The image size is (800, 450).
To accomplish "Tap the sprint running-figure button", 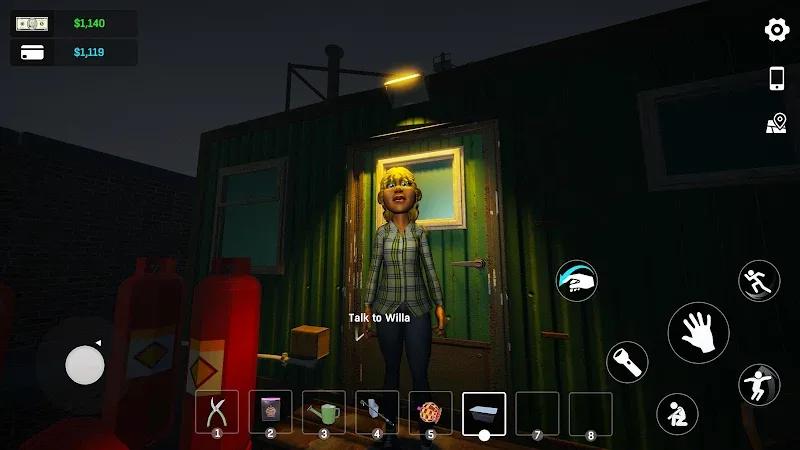I will pos(759,281).
